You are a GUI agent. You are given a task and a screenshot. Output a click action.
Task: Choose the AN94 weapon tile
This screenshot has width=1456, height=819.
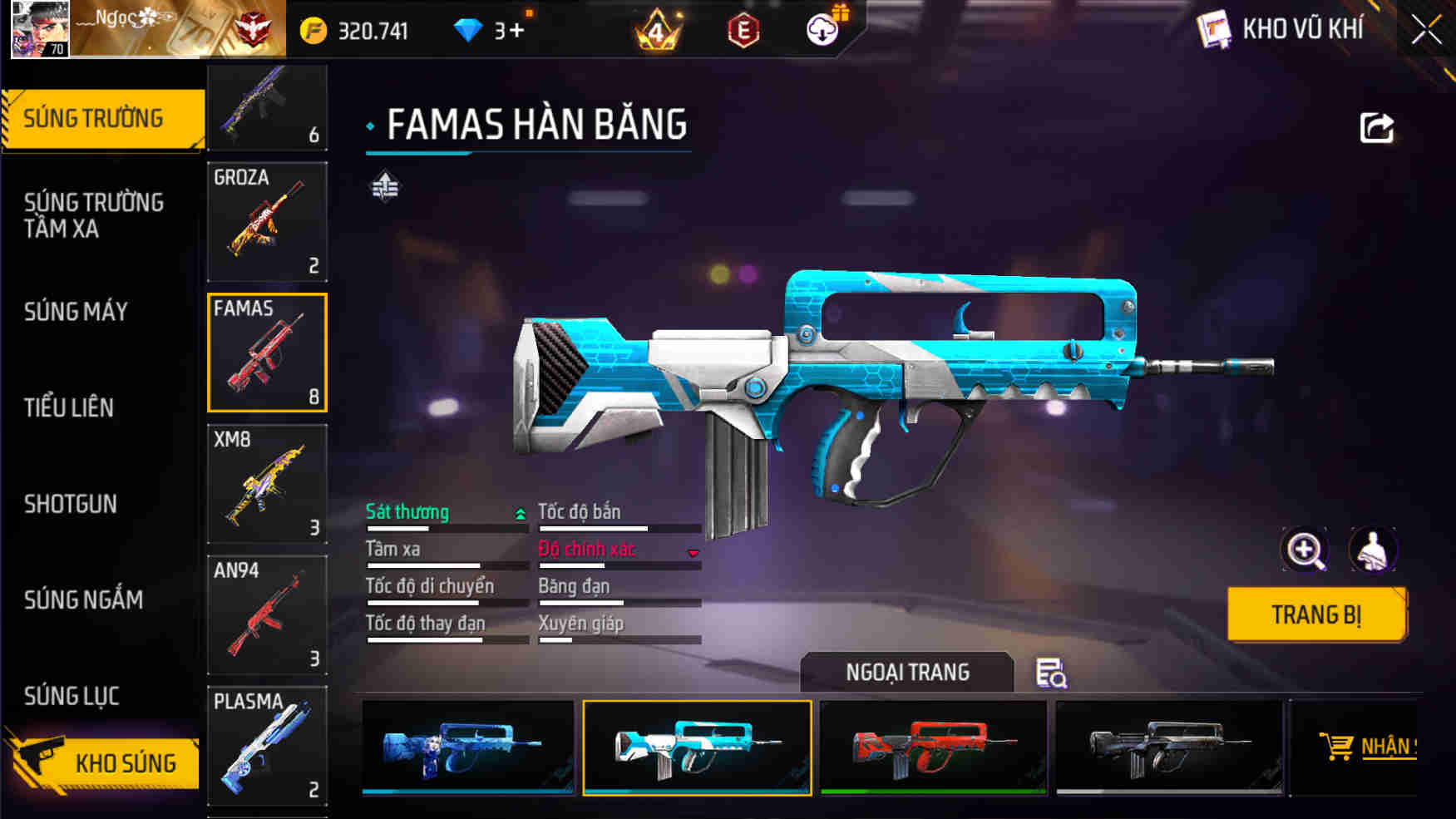267,614
